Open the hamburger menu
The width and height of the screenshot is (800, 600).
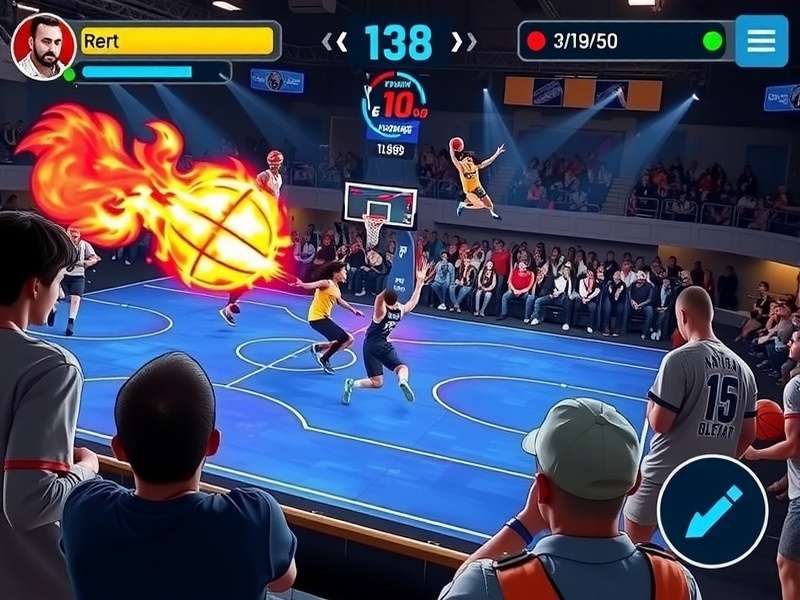tap(761, 41)
